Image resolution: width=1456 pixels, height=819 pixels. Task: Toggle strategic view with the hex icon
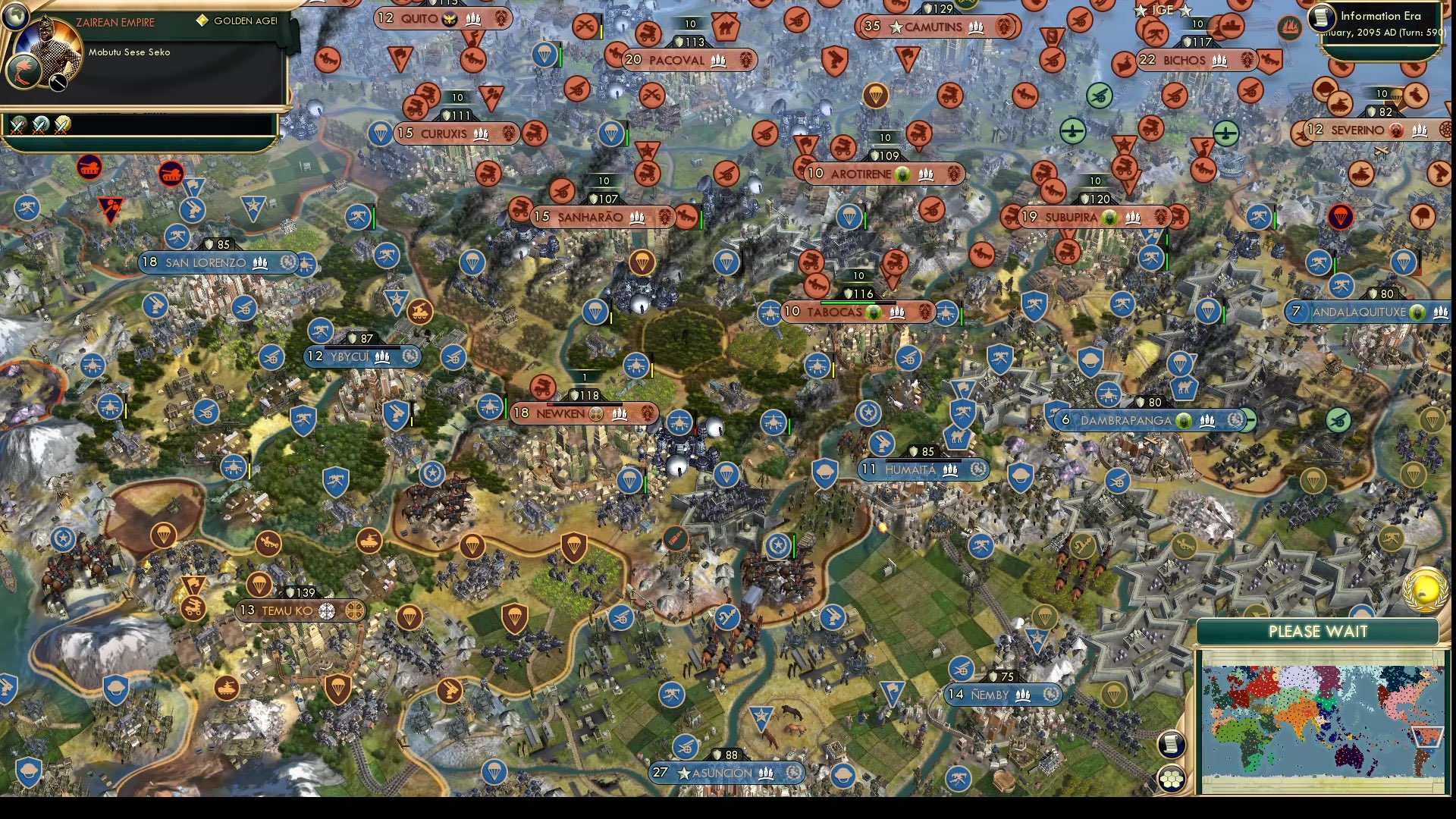tap(1172, 777)
